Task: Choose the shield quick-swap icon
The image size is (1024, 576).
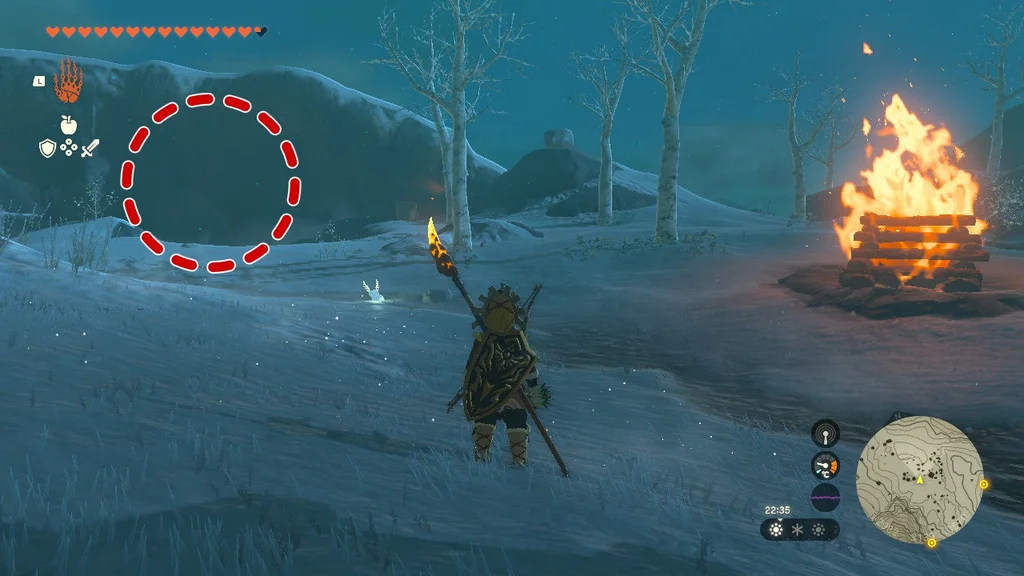Action: (47, 148)
